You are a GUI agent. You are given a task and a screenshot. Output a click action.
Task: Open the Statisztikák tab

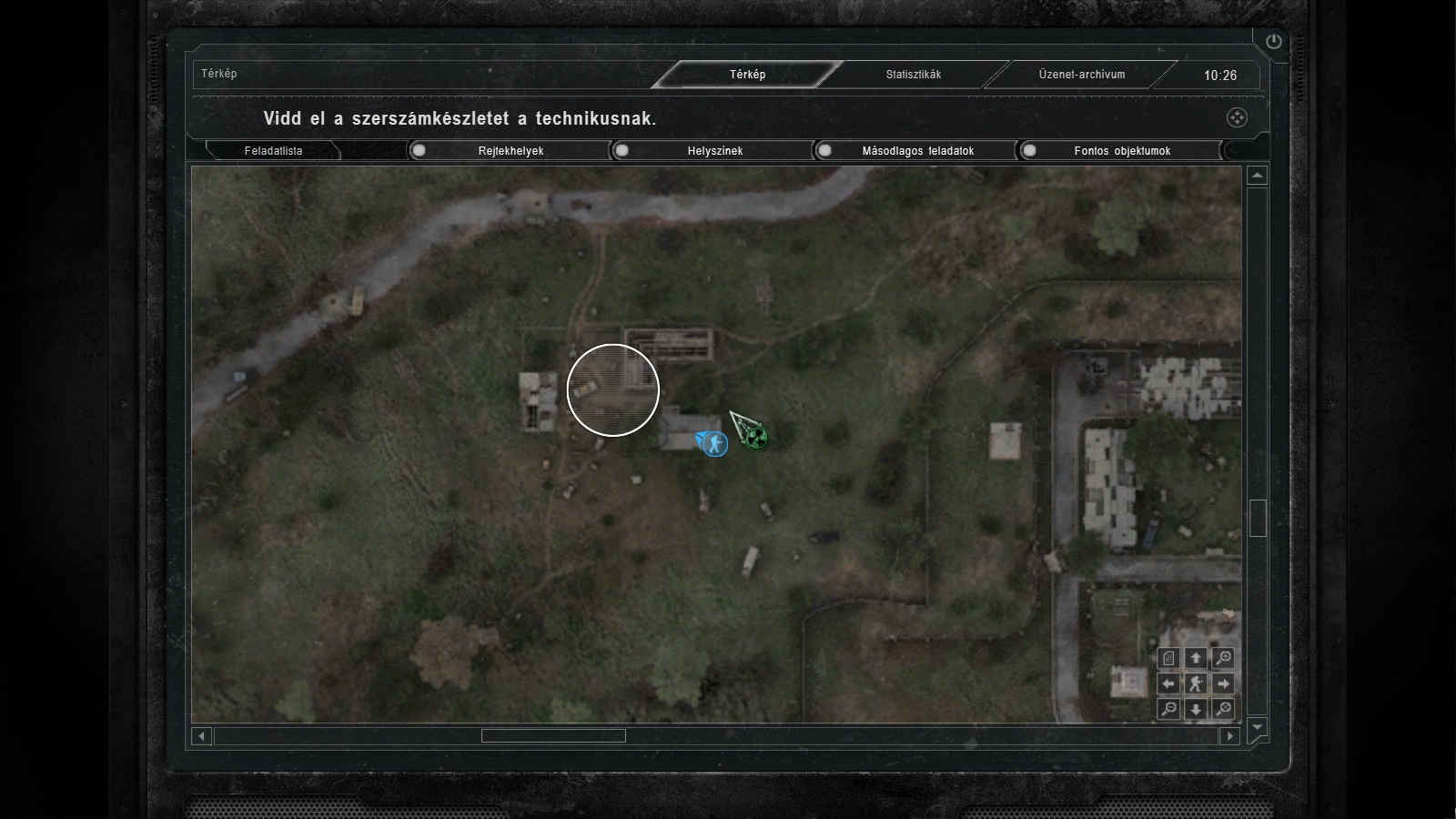coord(913,75)
